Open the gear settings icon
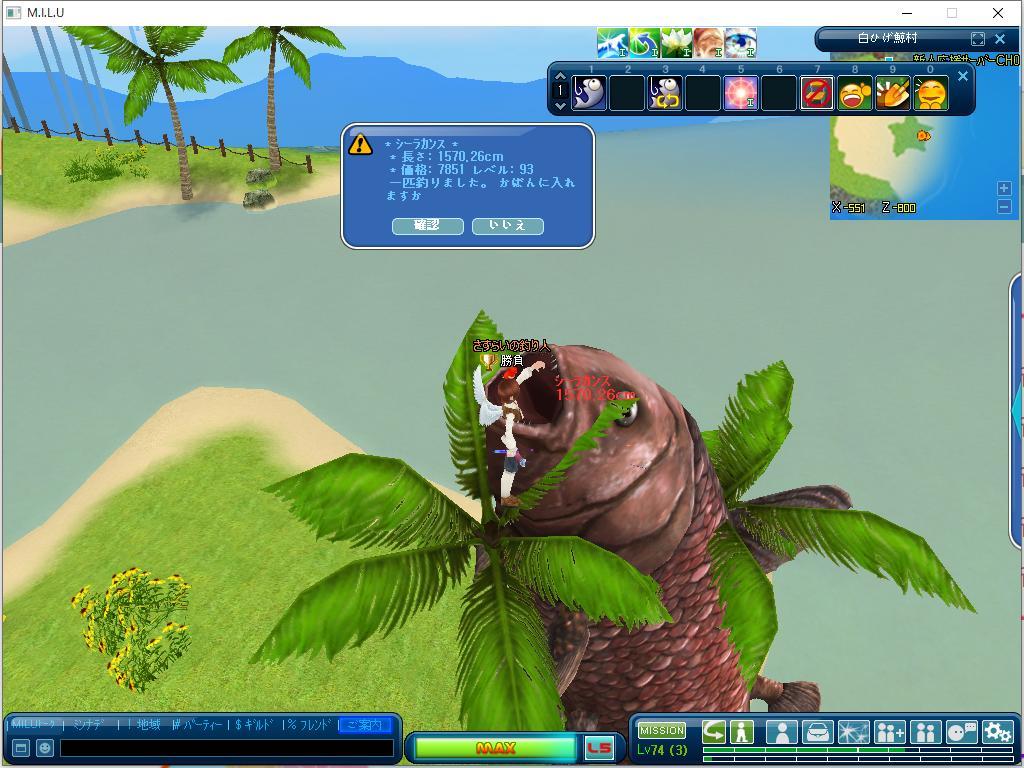Screen dimensions: 1024x768 pyautogui.click(x=997, y=732)
